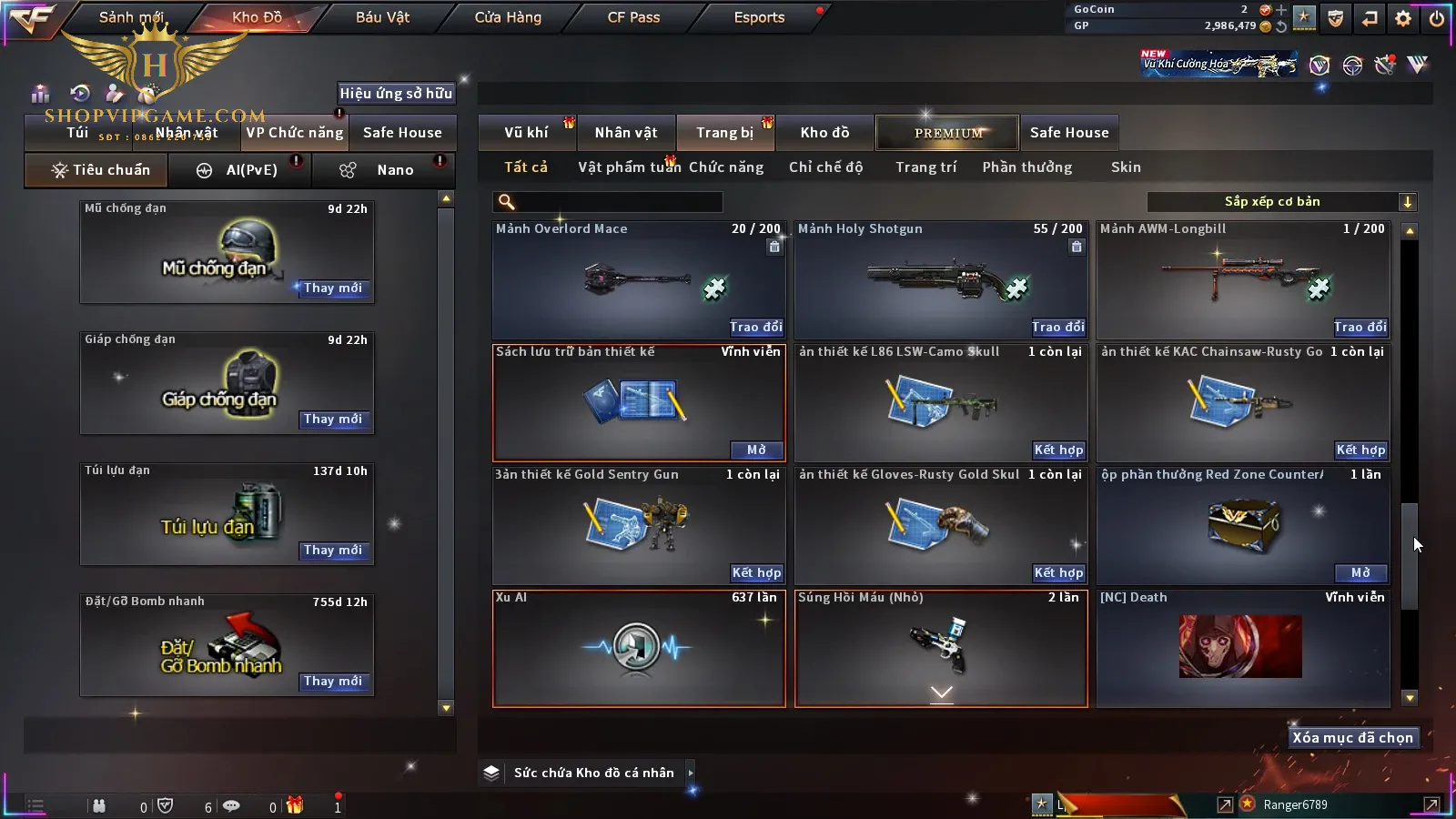Renew the Mũ chống đạn helmet
This screenshot has height=819, width=1456.
pyautogui.click(x=333, y=288)
